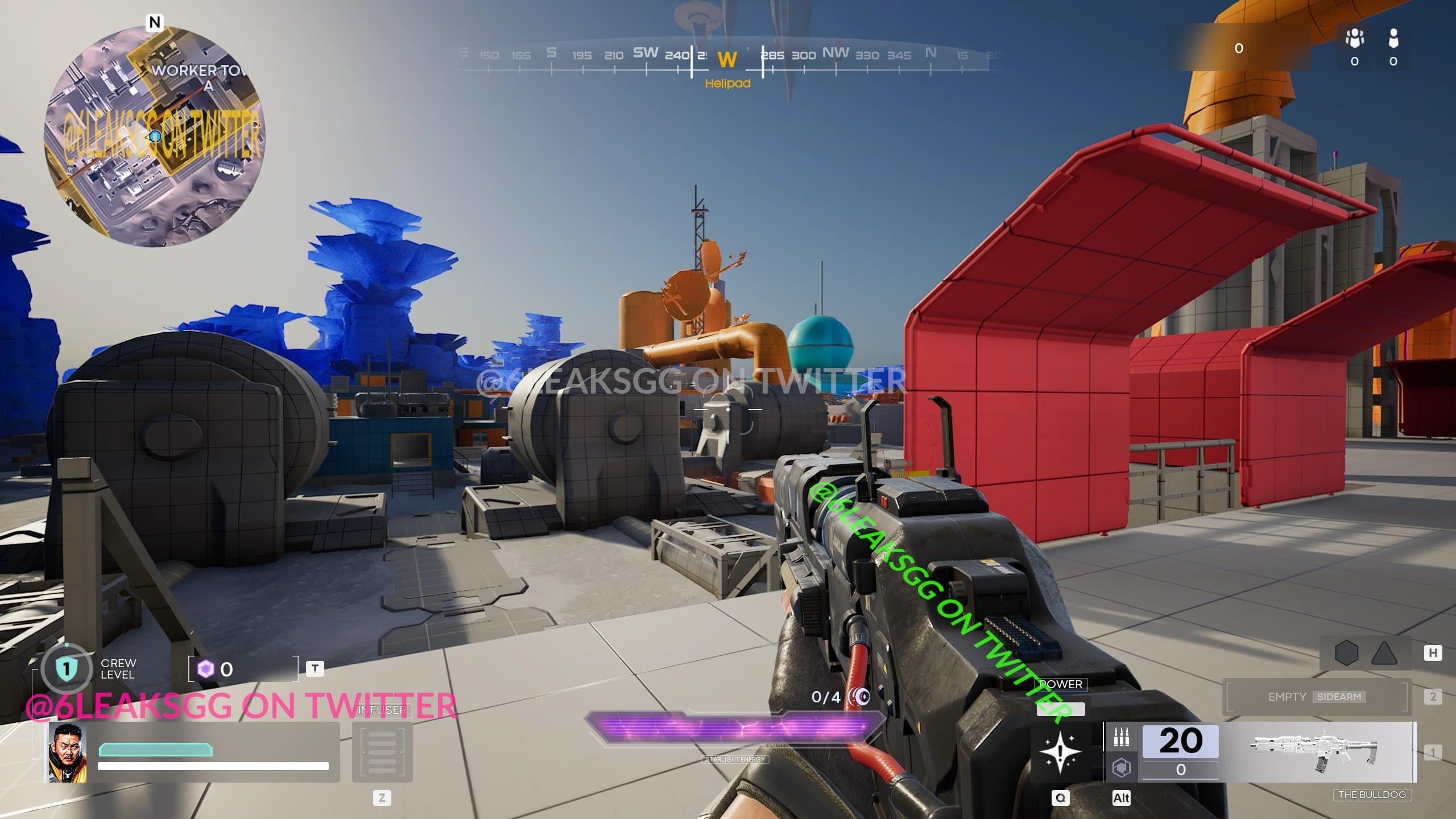Click the bullet ammo icon beside the ammo count
Viewport: 1456px width, 819px height.
point(1122,737)
